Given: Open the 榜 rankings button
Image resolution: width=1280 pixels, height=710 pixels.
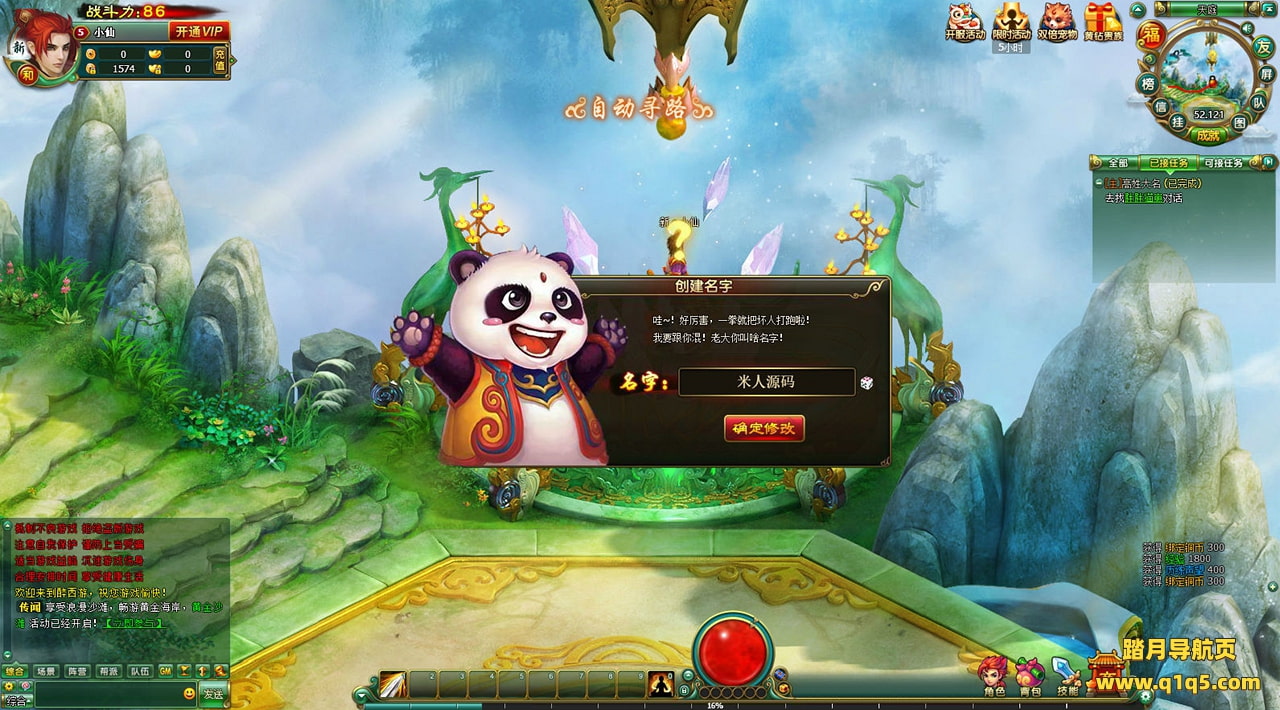Looking at the screenshot, I should [x=1147, y=84].
